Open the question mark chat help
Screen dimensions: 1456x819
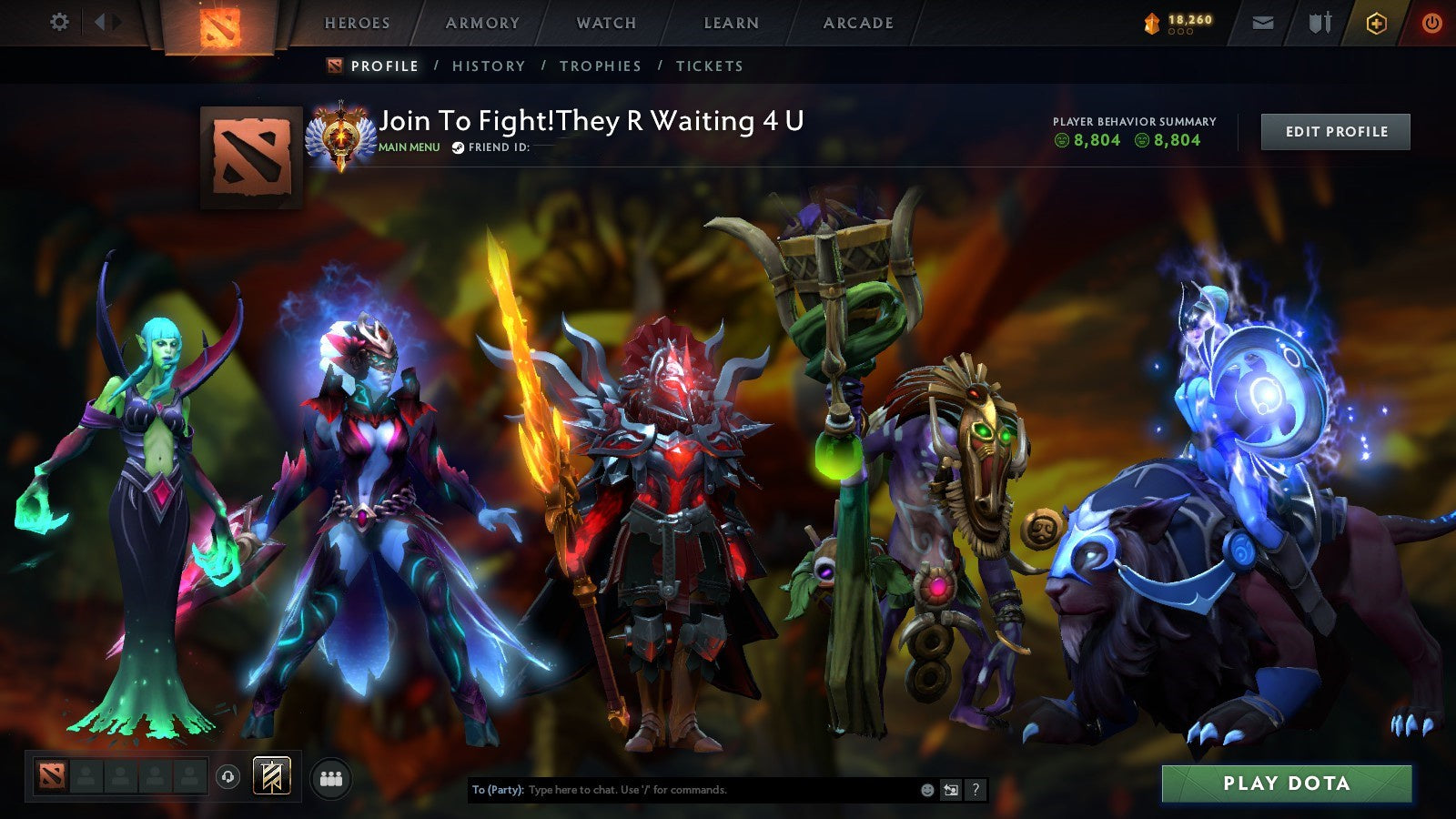pos(975,791)
